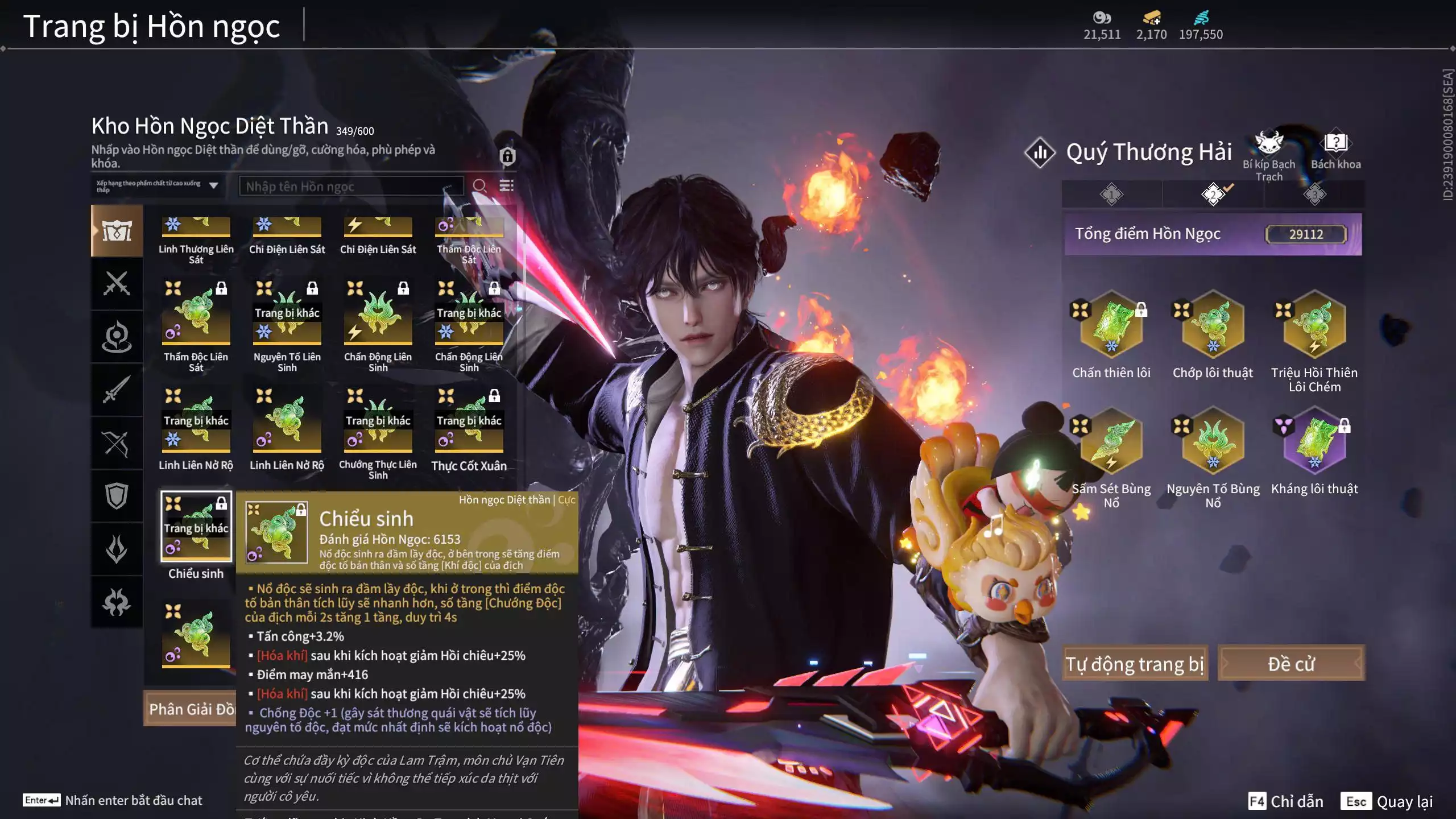Open the list filter icon

tap(506, 186)
